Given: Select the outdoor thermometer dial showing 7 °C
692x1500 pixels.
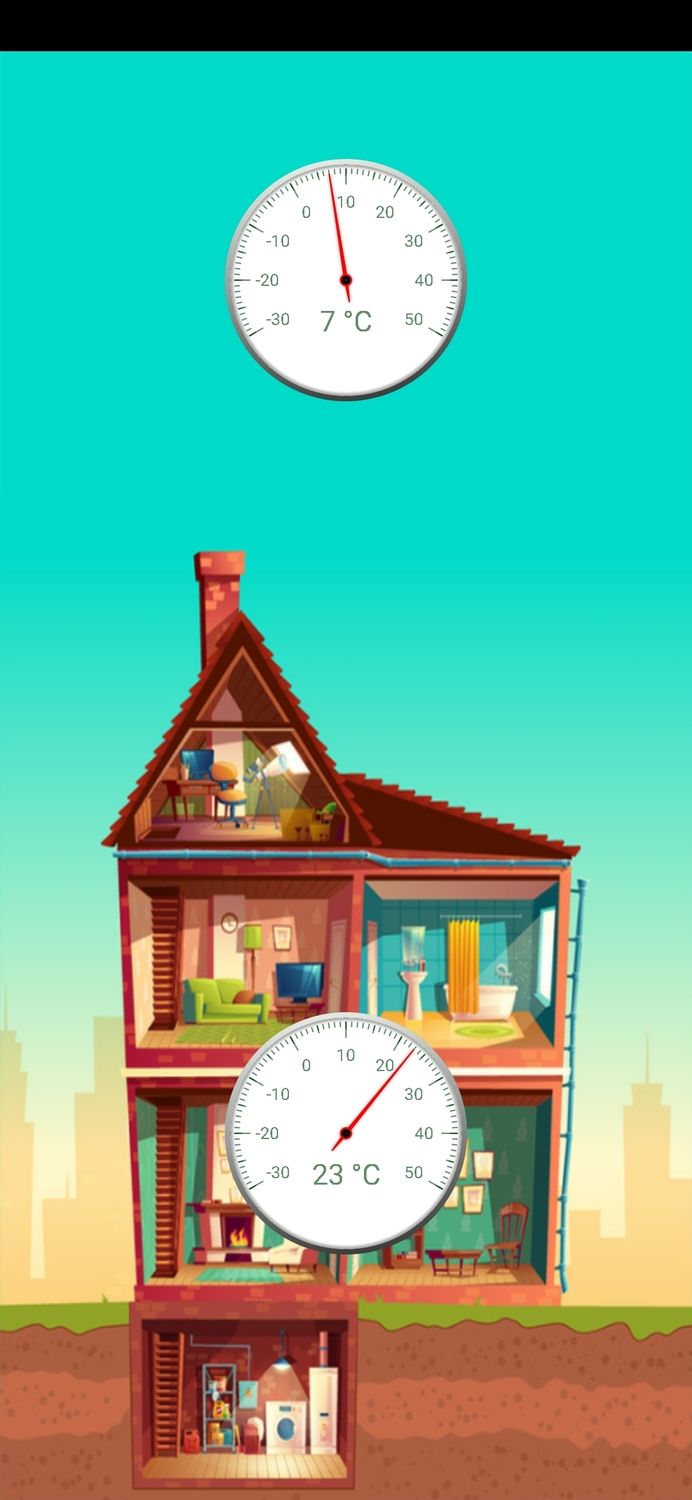Looking at the screenshot, I should pyautogui.click(x=346, y=280).
